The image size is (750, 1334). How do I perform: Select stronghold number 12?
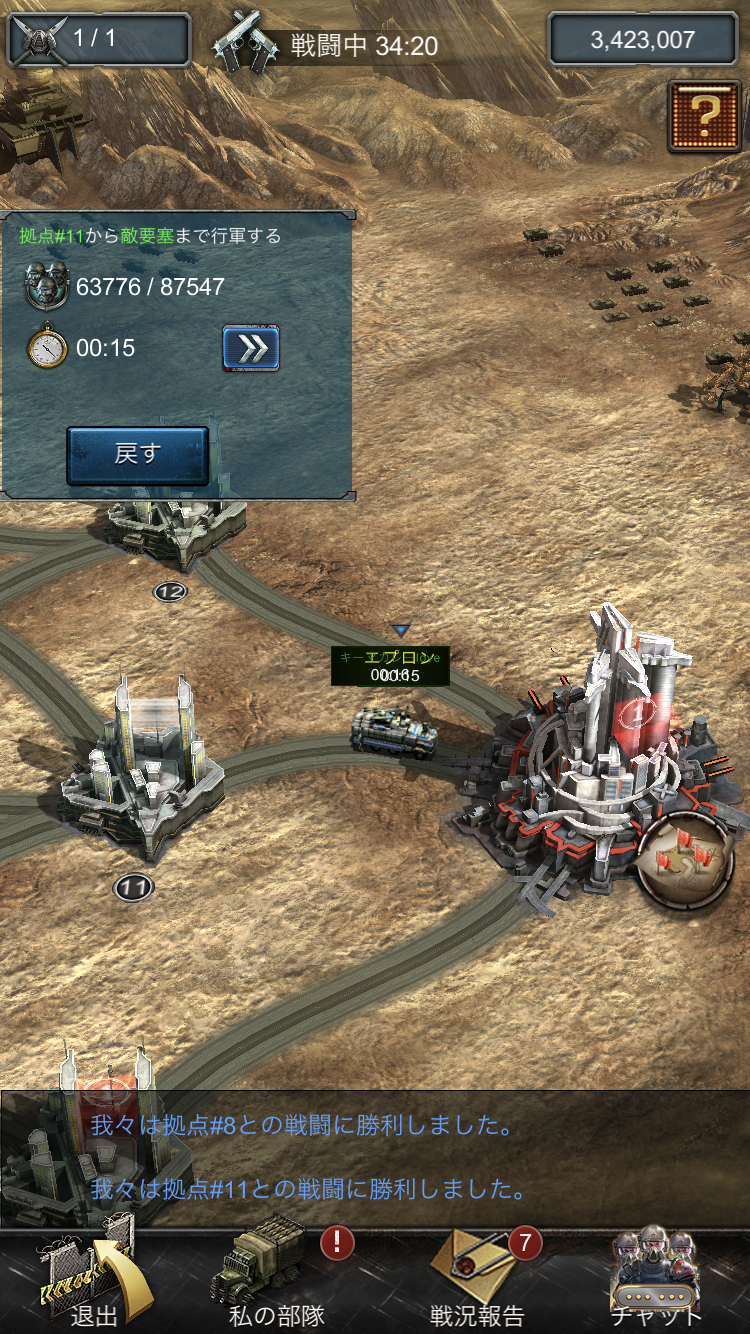pos(178,530)
